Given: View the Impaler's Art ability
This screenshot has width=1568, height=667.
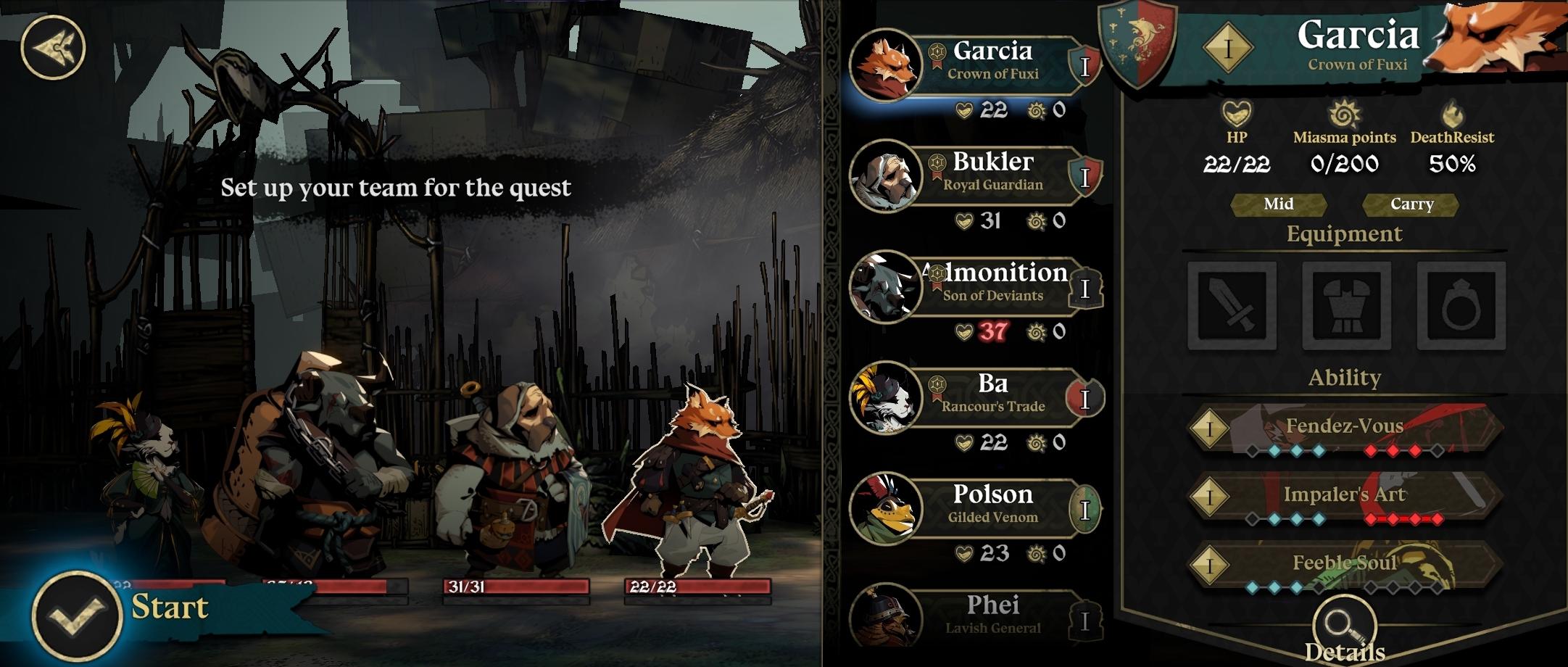Looking at the screenshot, I should [1345, 497].
